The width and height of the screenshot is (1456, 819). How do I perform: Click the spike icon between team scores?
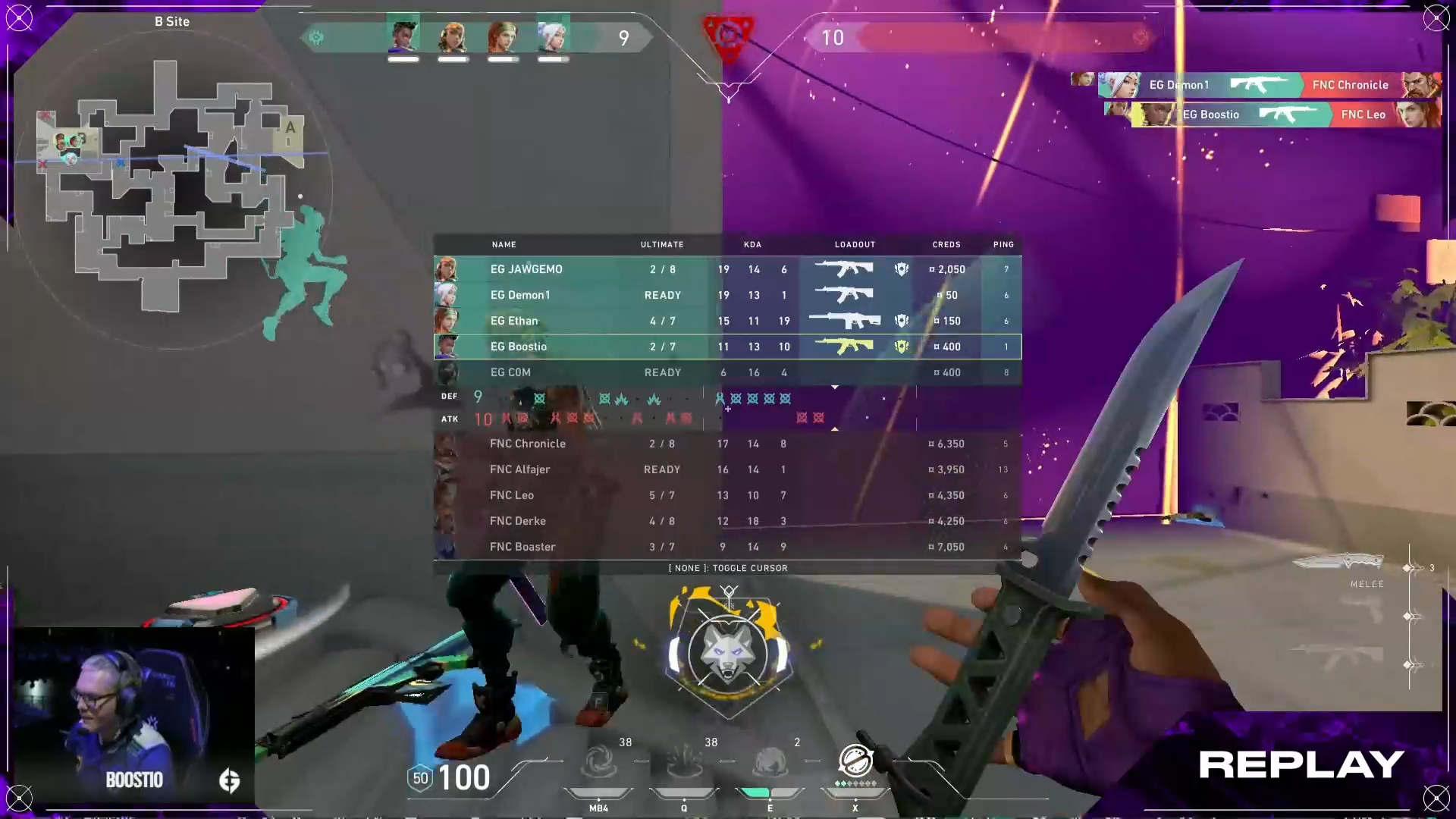click(728, 35)
